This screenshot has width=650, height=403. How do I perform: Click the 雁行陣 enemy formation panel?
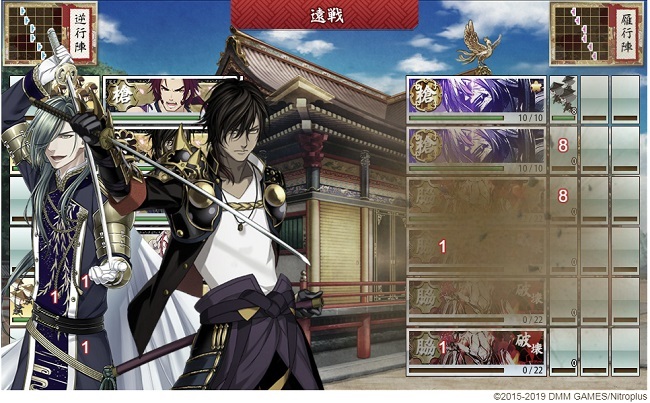click(x=598, y=35)
